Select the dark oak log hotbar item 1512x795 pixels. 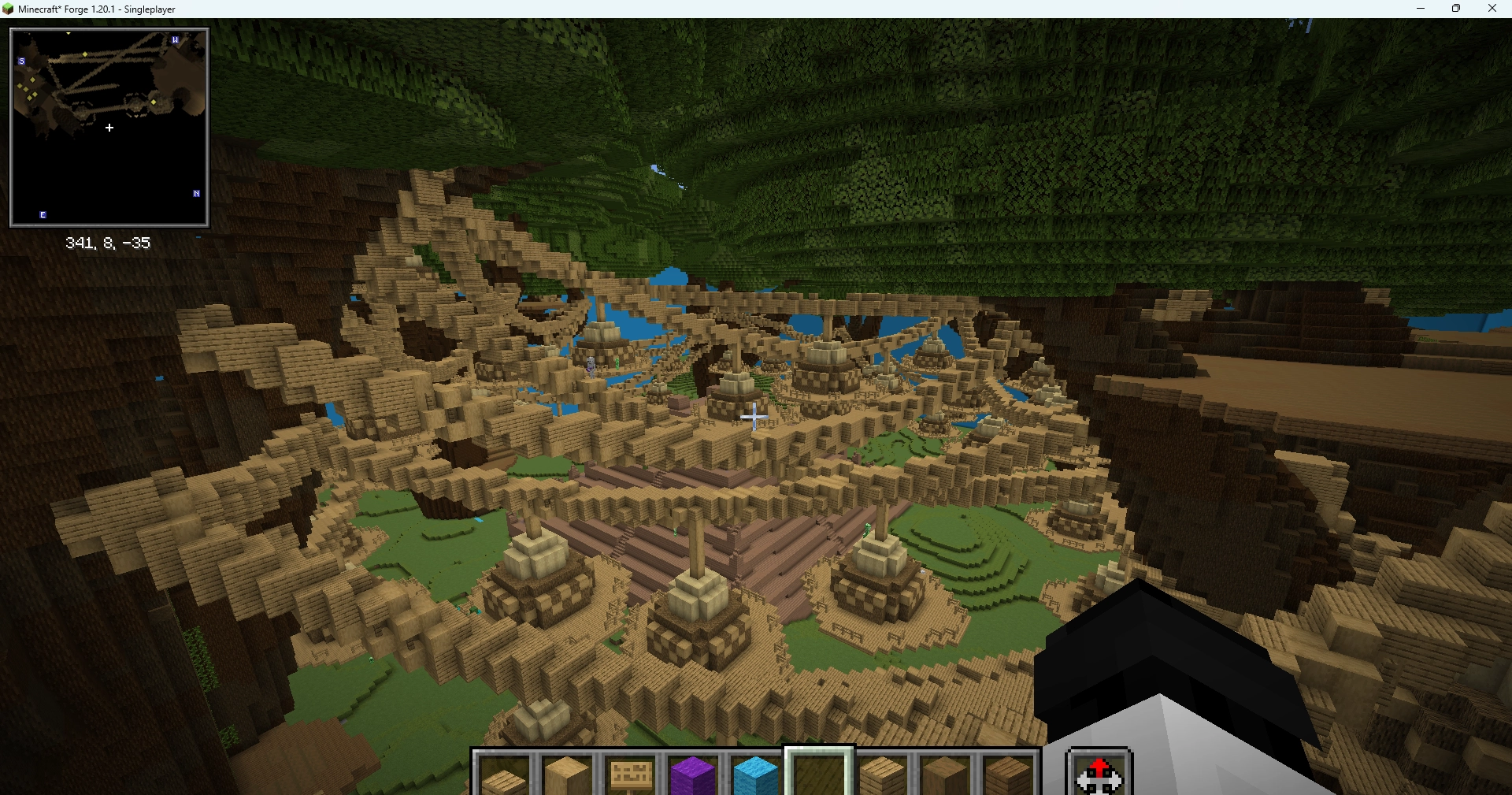click(943, 776)
